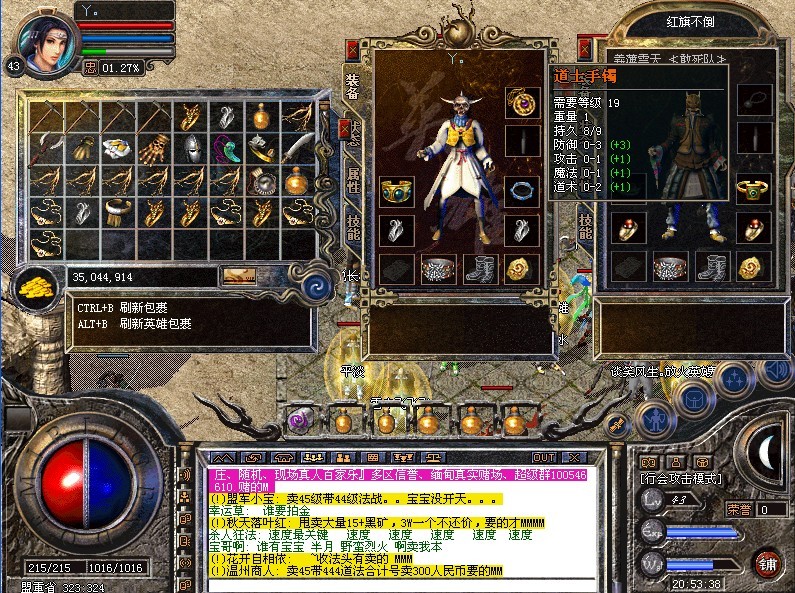Close the character equipment window
This screenshot has width=795, height=593.
click(353, 49)
